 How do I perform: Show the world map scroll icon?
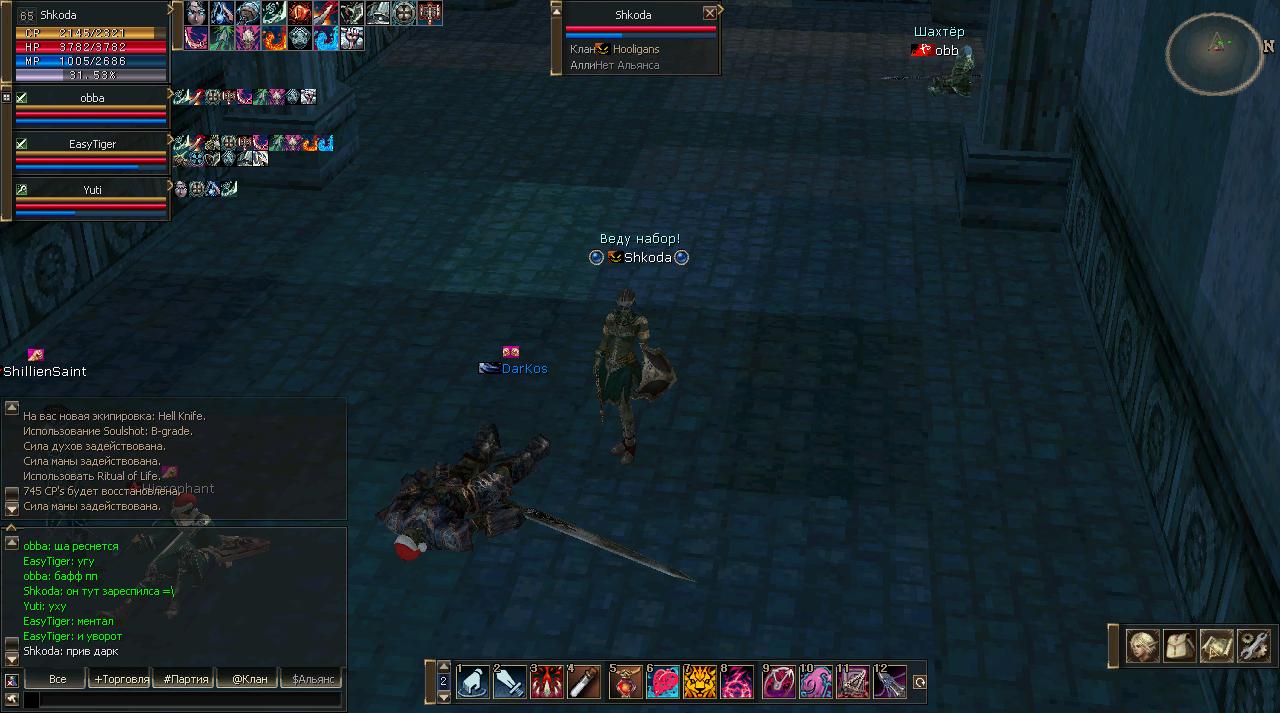(1216, 646)
